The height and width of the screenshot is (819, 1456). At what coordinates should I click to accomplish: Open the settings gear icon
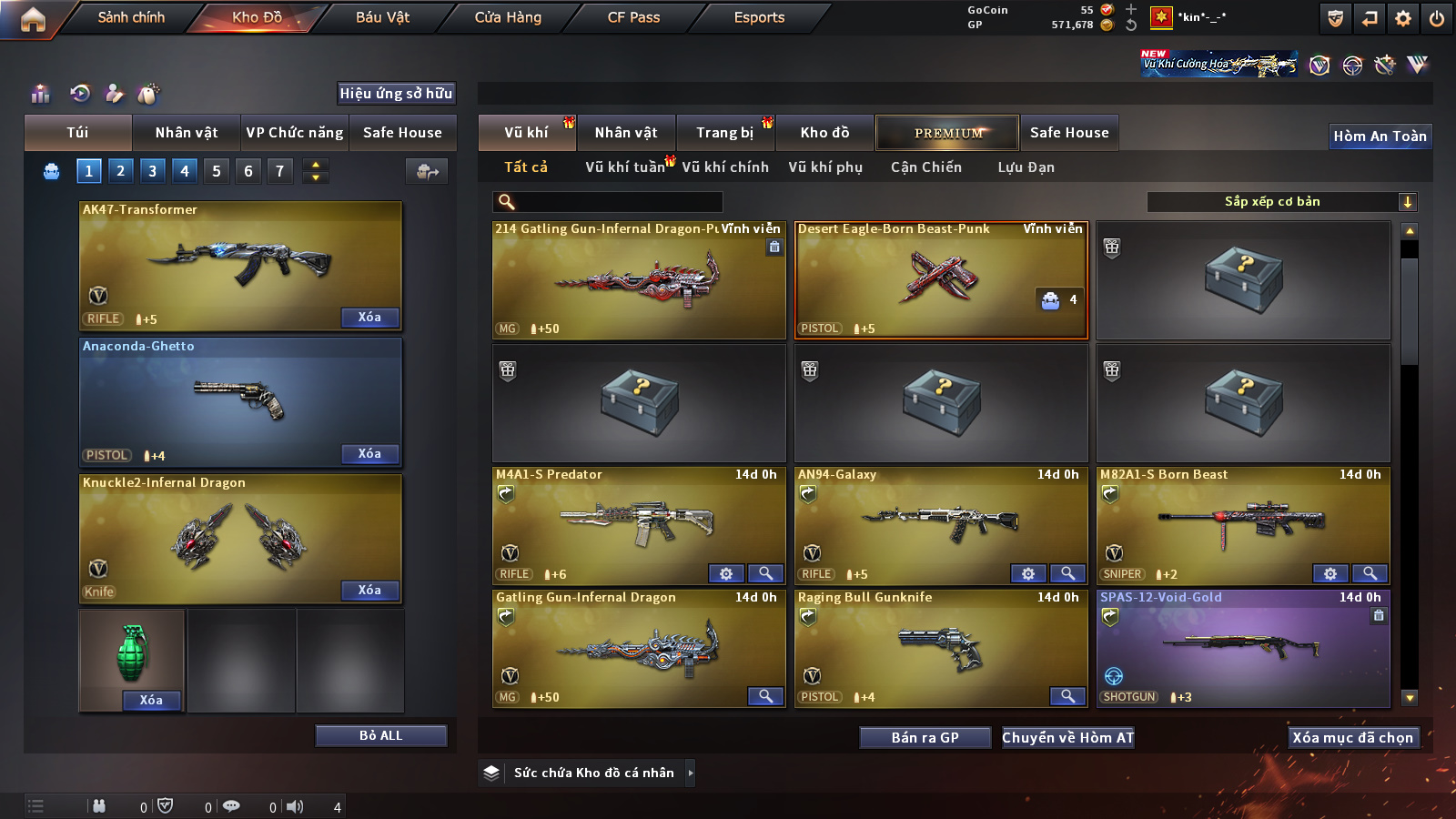tap(1403, 18)
